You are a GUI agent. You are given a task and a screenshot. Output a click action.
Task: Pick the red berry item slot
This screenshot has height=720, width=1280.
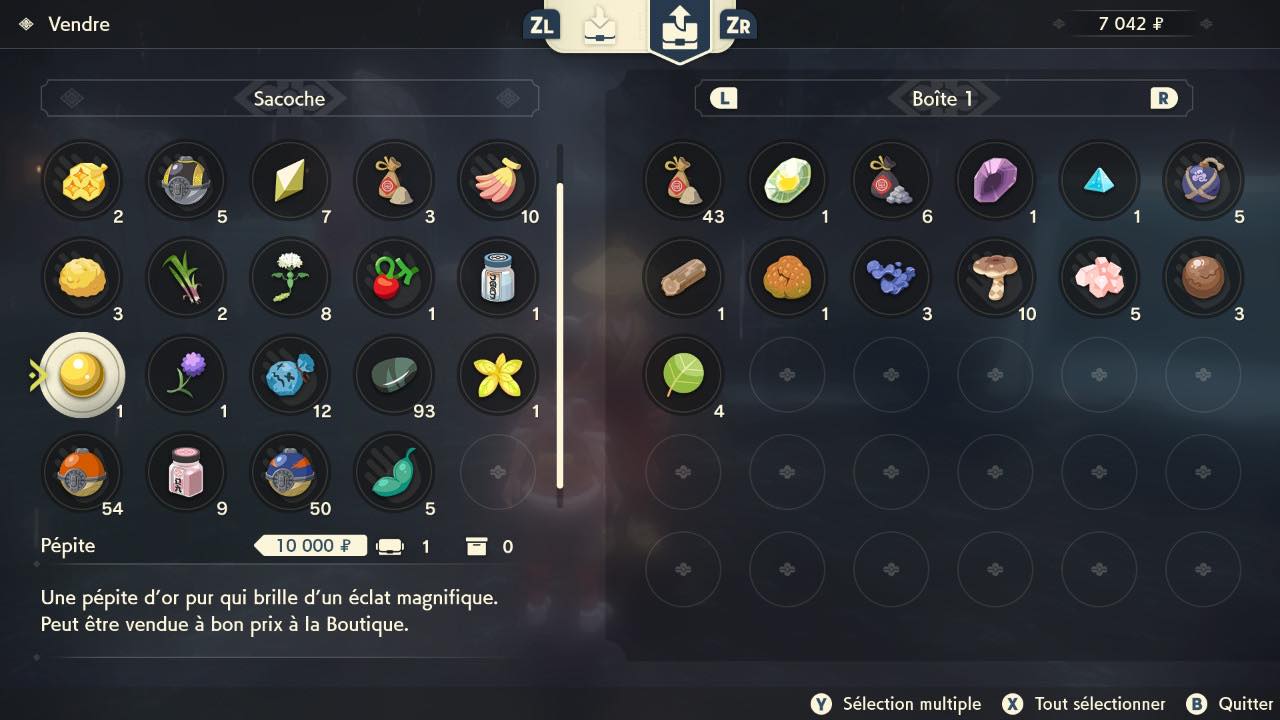click(394, 277)
